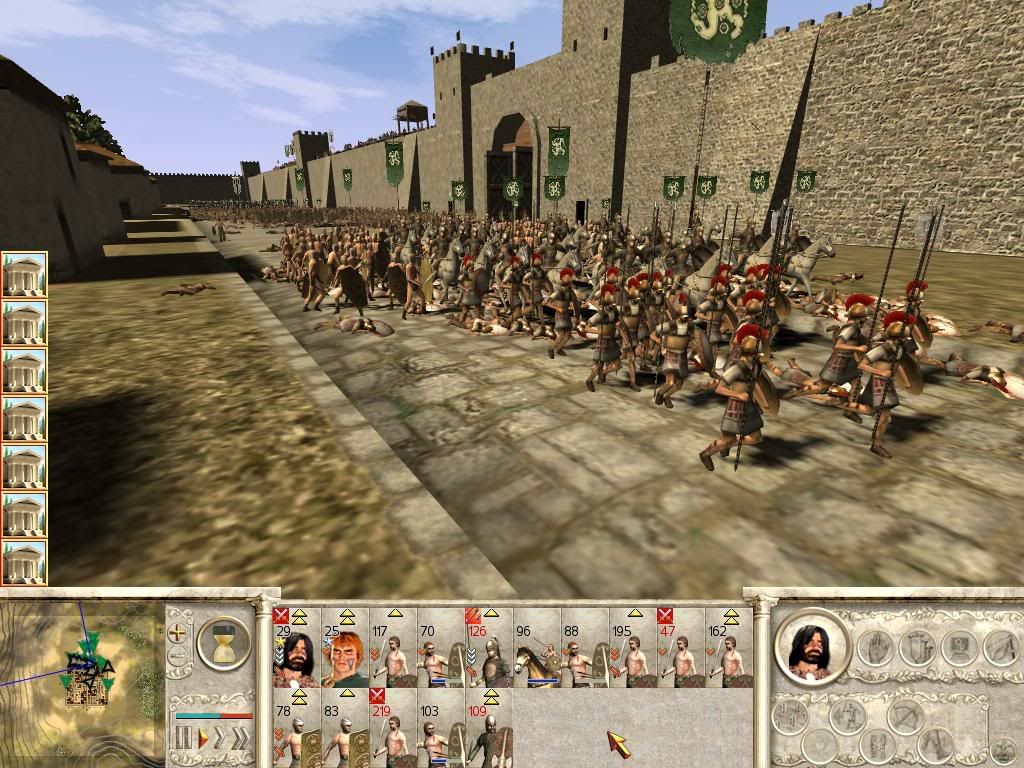The image size is (1024, 768).
Task: Select the unit card showing 195 men
Action: (632, 649)
